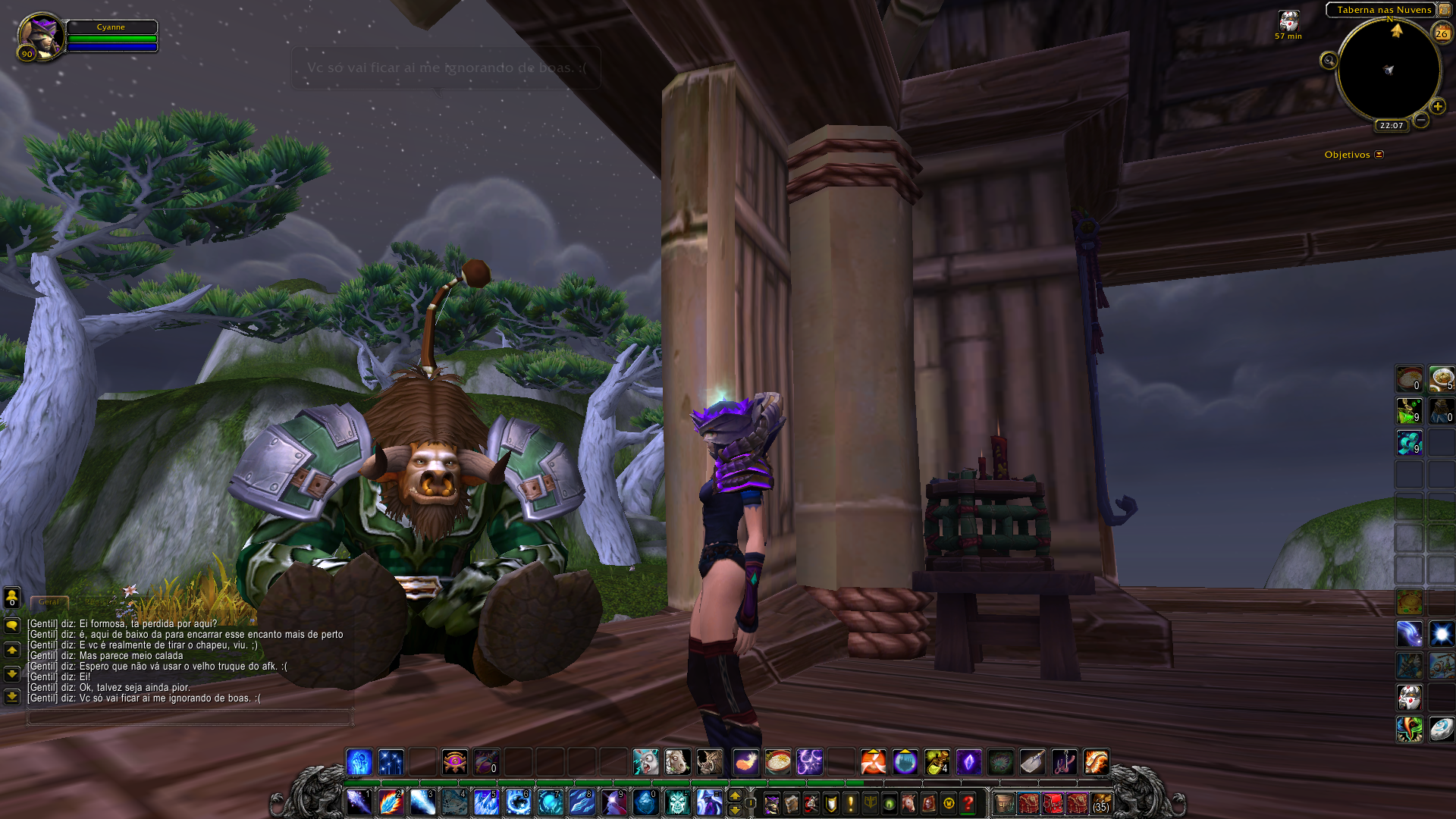Switch to the Geral chat tab
The height and width of the screenshot is (819, 1456).
click(49, 602)
